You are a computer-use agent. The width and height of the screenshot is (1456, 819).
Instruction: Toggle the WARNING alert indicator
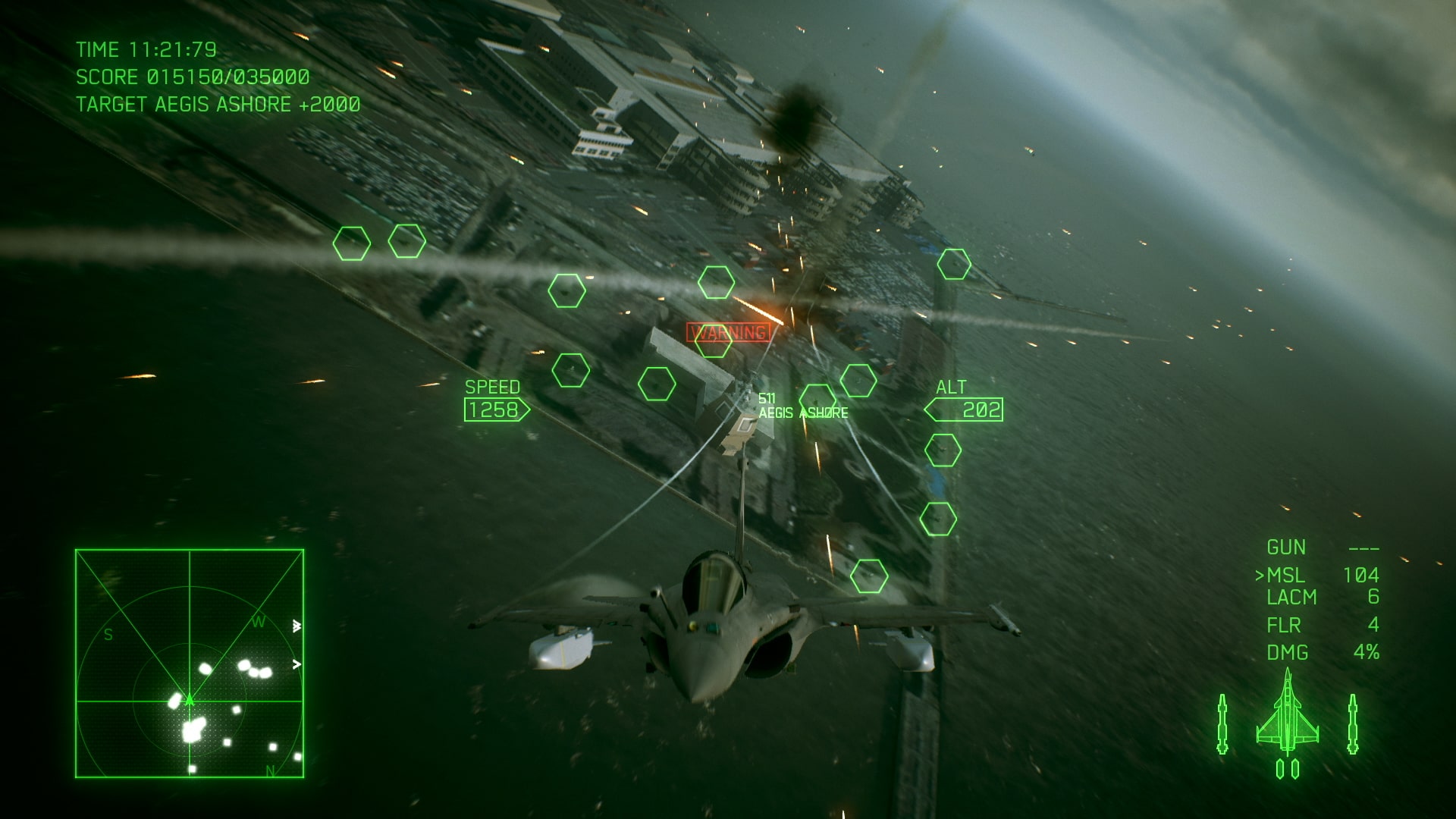[x=729, y=331]
